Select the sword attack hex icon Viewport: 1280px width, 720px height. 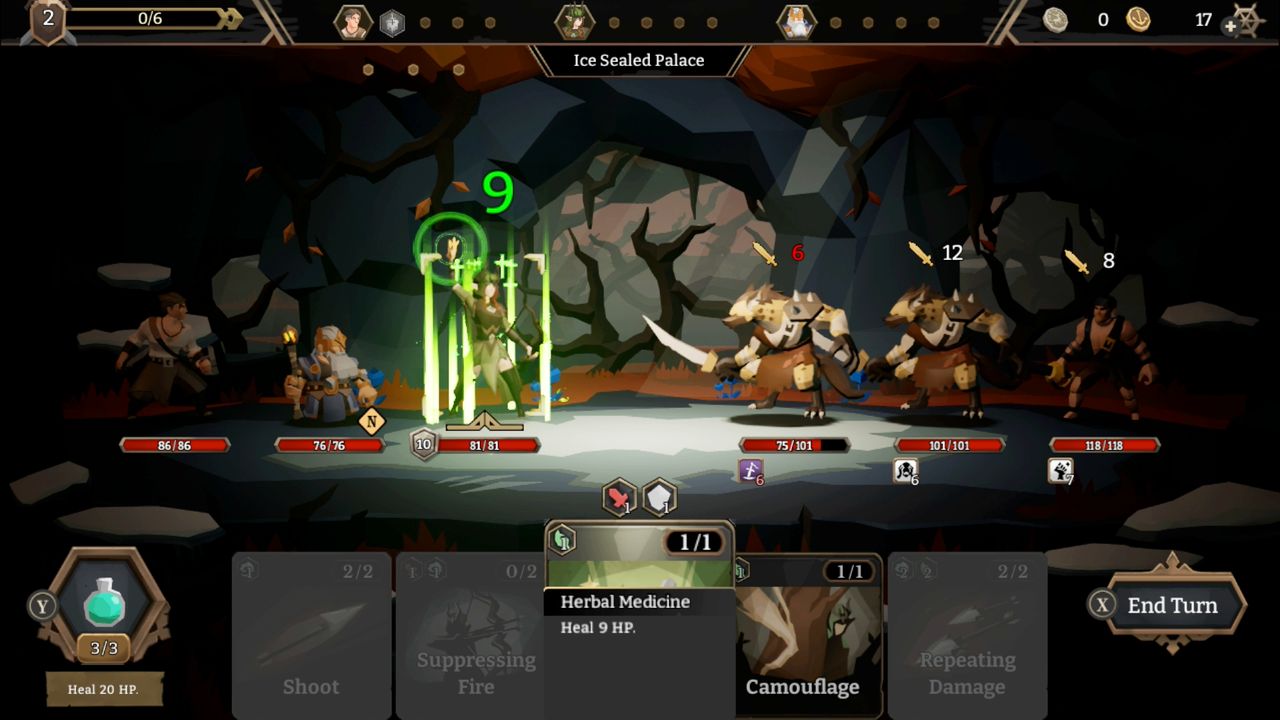pos(618,497)
